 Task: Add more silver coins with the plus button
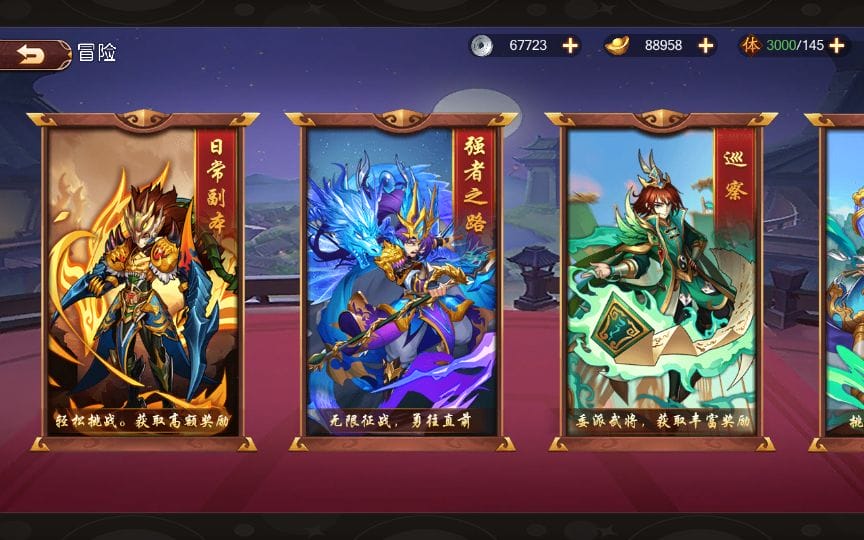coord(570,45)
